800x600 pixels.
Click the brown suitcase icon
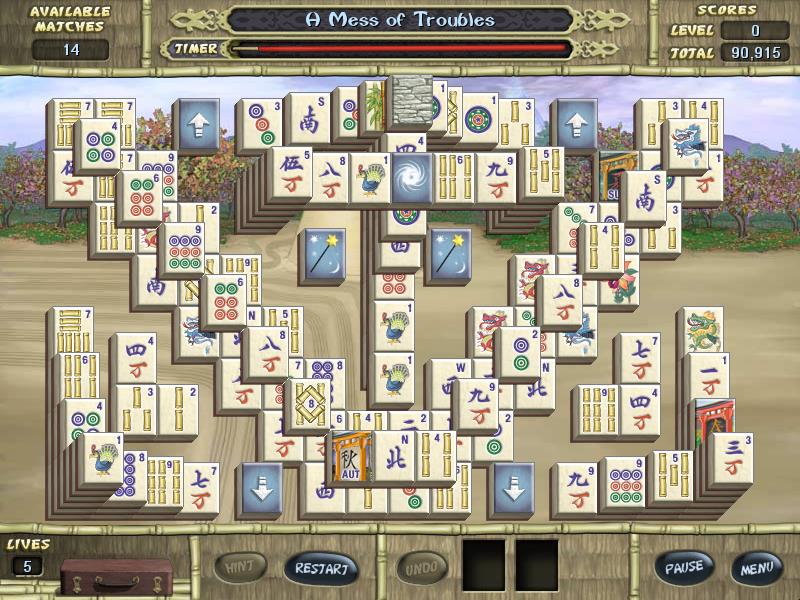pyautogui.click(x=100, y=576)
